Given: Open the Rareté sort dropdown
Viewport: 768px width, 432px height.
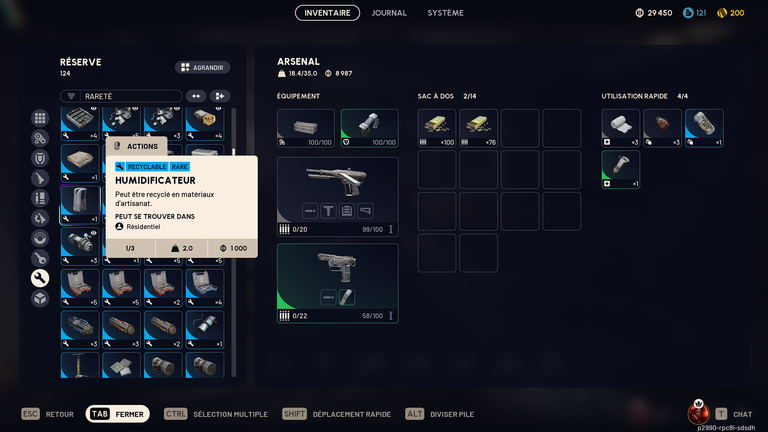Looking at the screenshot, I should (120, 96).
